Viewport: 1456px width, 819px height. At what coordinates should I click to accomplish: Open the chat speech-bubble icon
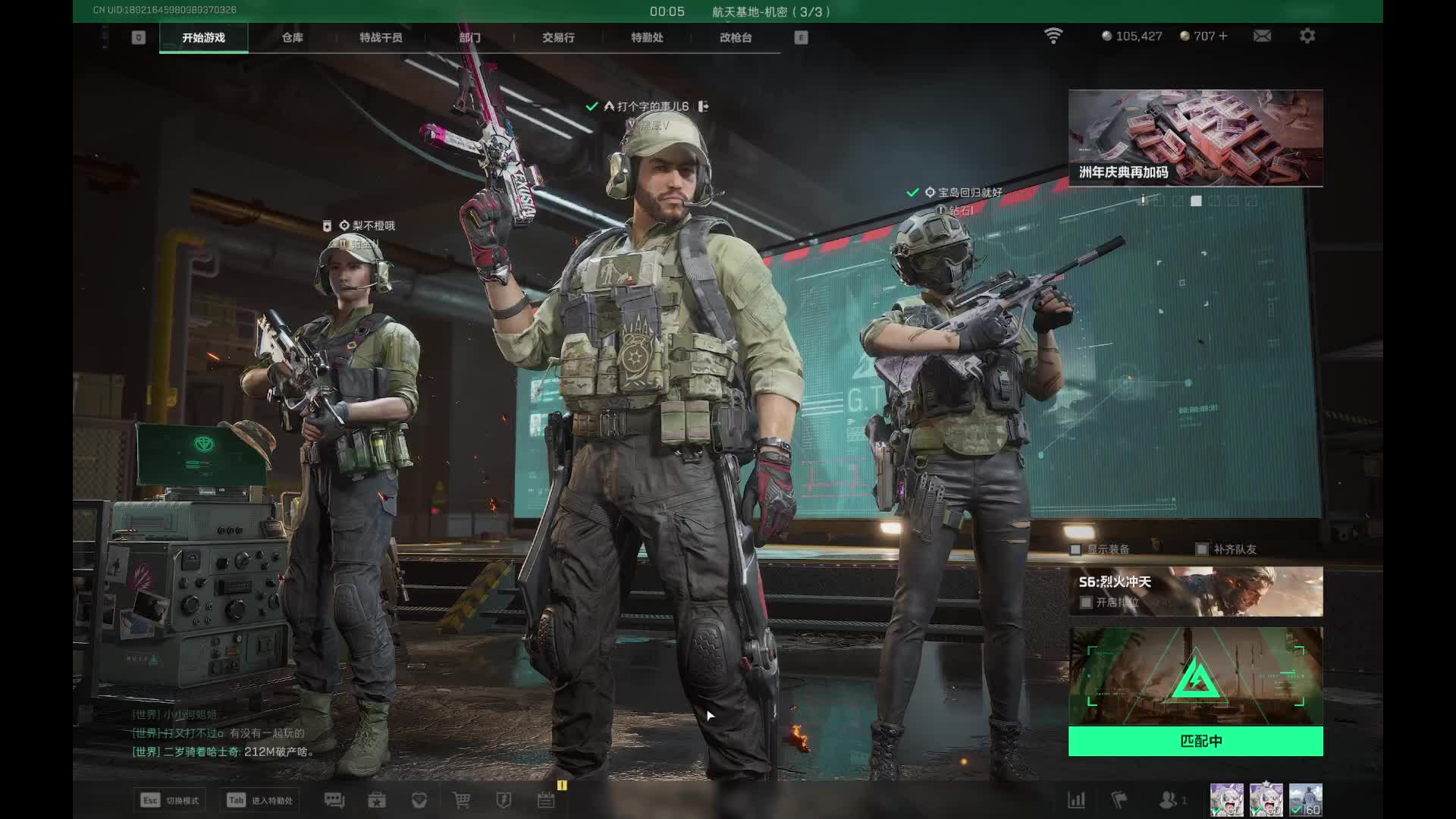(334, 800)
